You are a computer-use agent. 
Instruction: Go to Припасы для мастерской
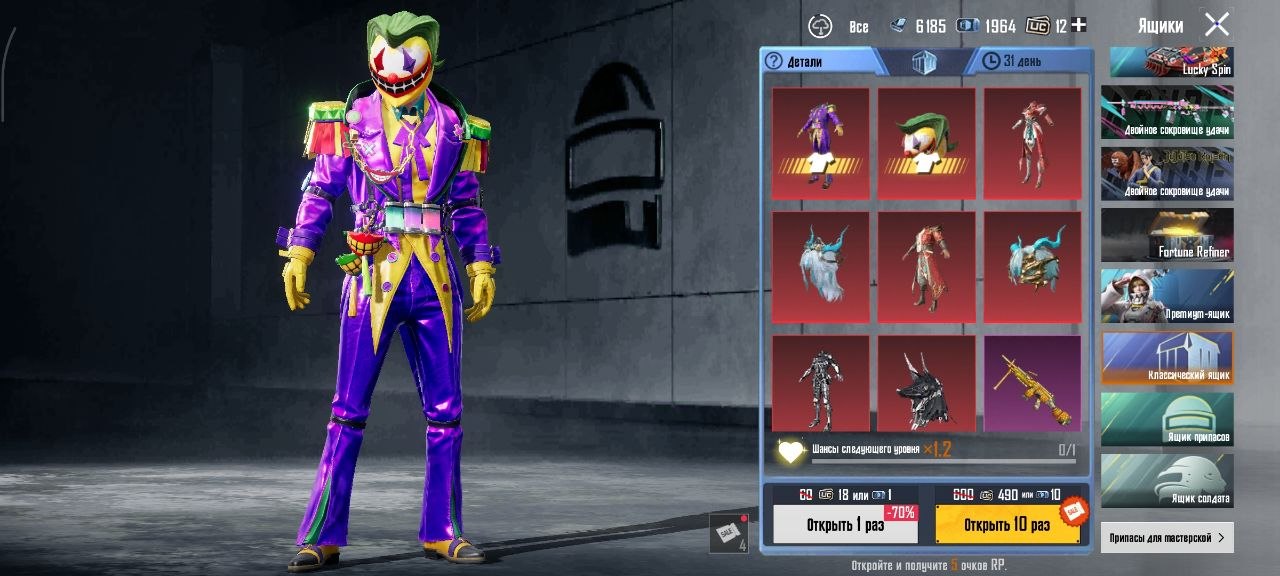pos(1167,537)
